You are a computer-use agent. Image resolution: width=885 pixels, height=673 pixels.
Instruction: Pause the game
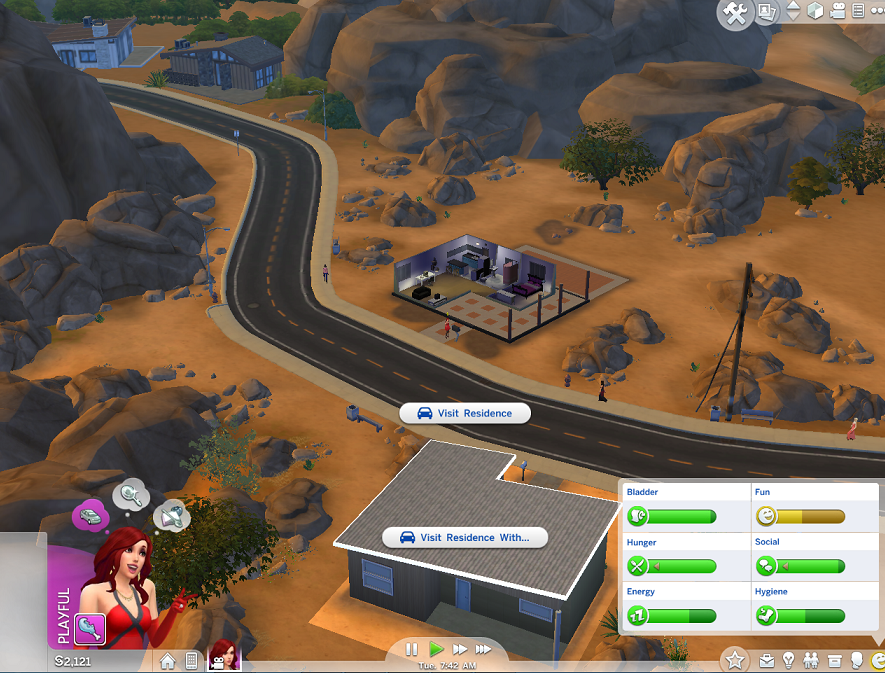(x=412, y=649)
